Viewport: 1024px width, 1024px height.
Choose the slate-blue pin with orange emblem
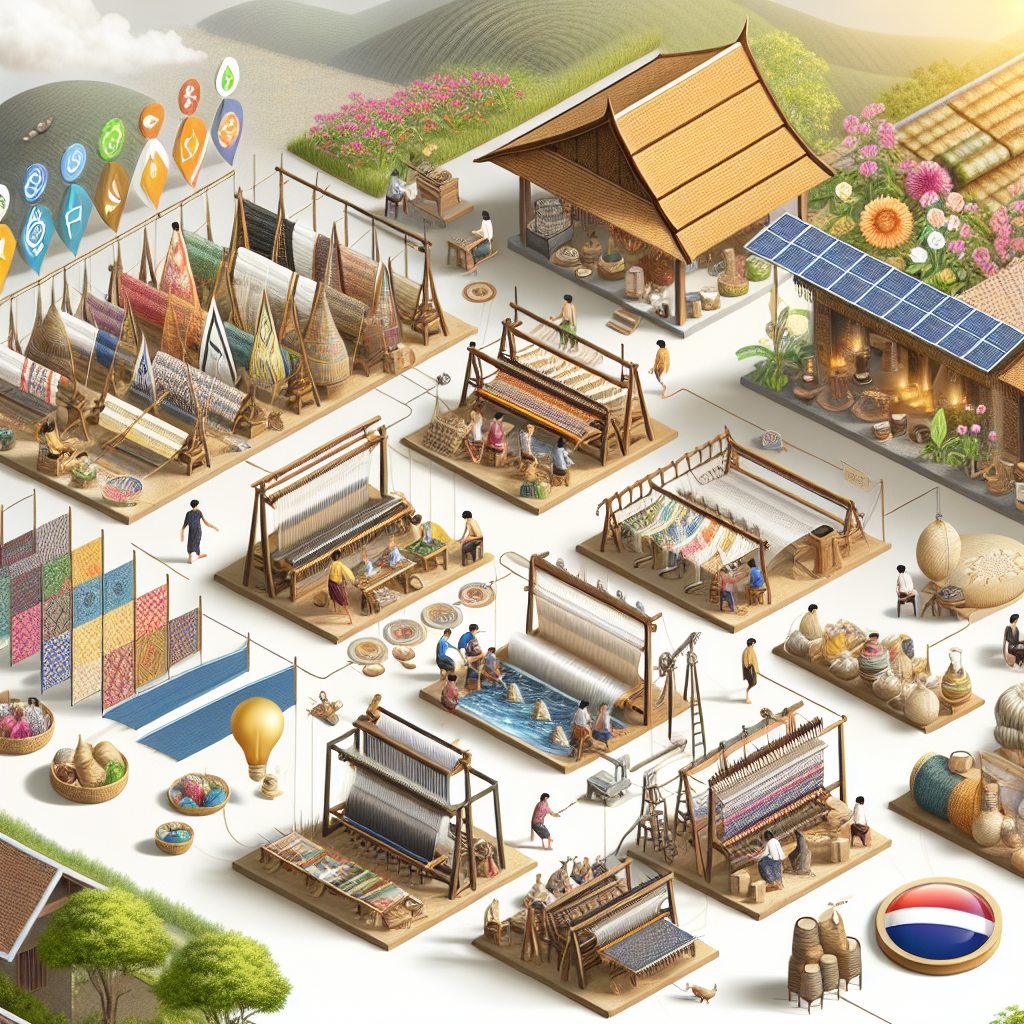point(227,130)
